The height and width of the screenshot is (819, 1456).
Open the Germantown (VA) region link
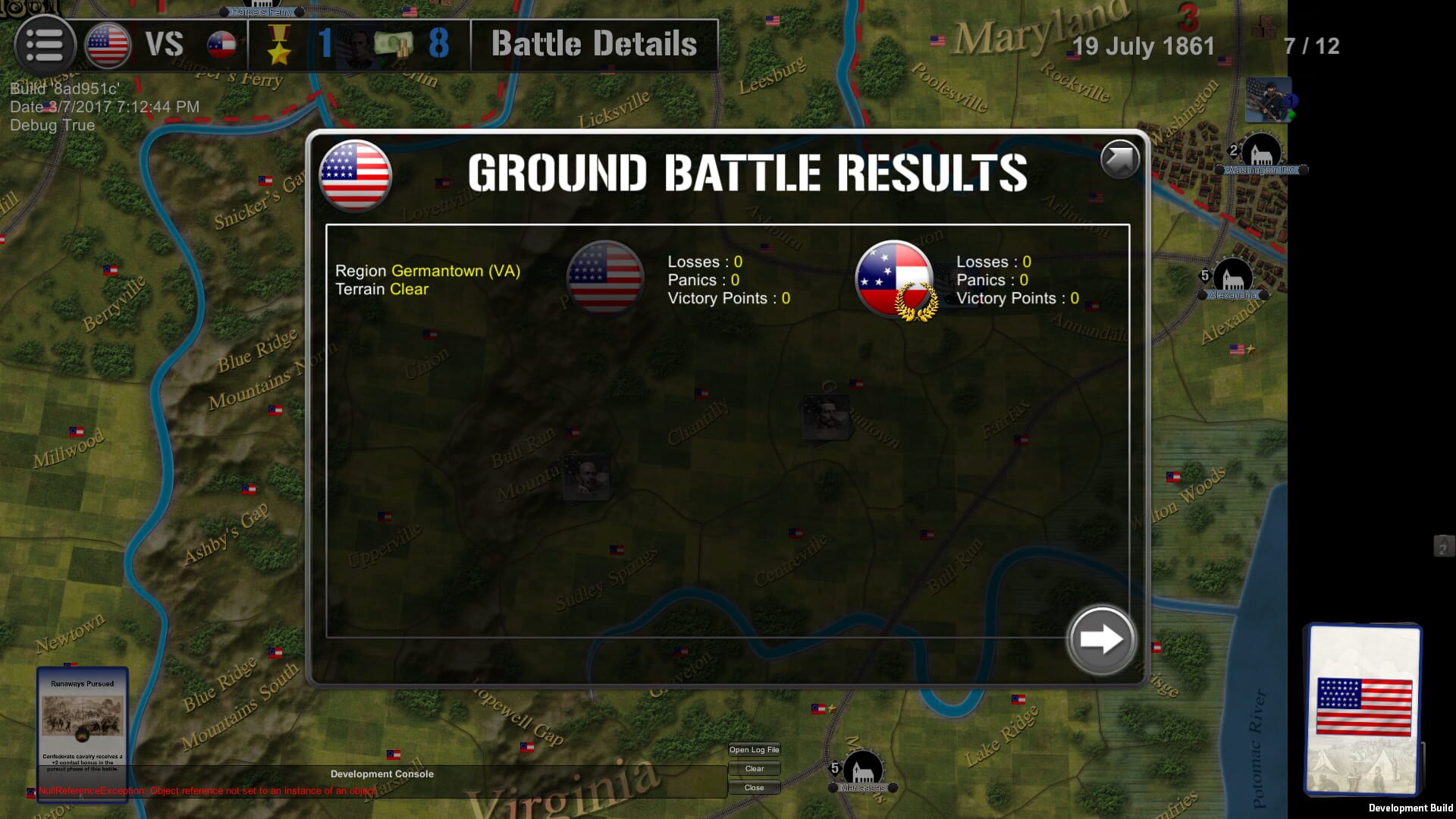point(455,270)
